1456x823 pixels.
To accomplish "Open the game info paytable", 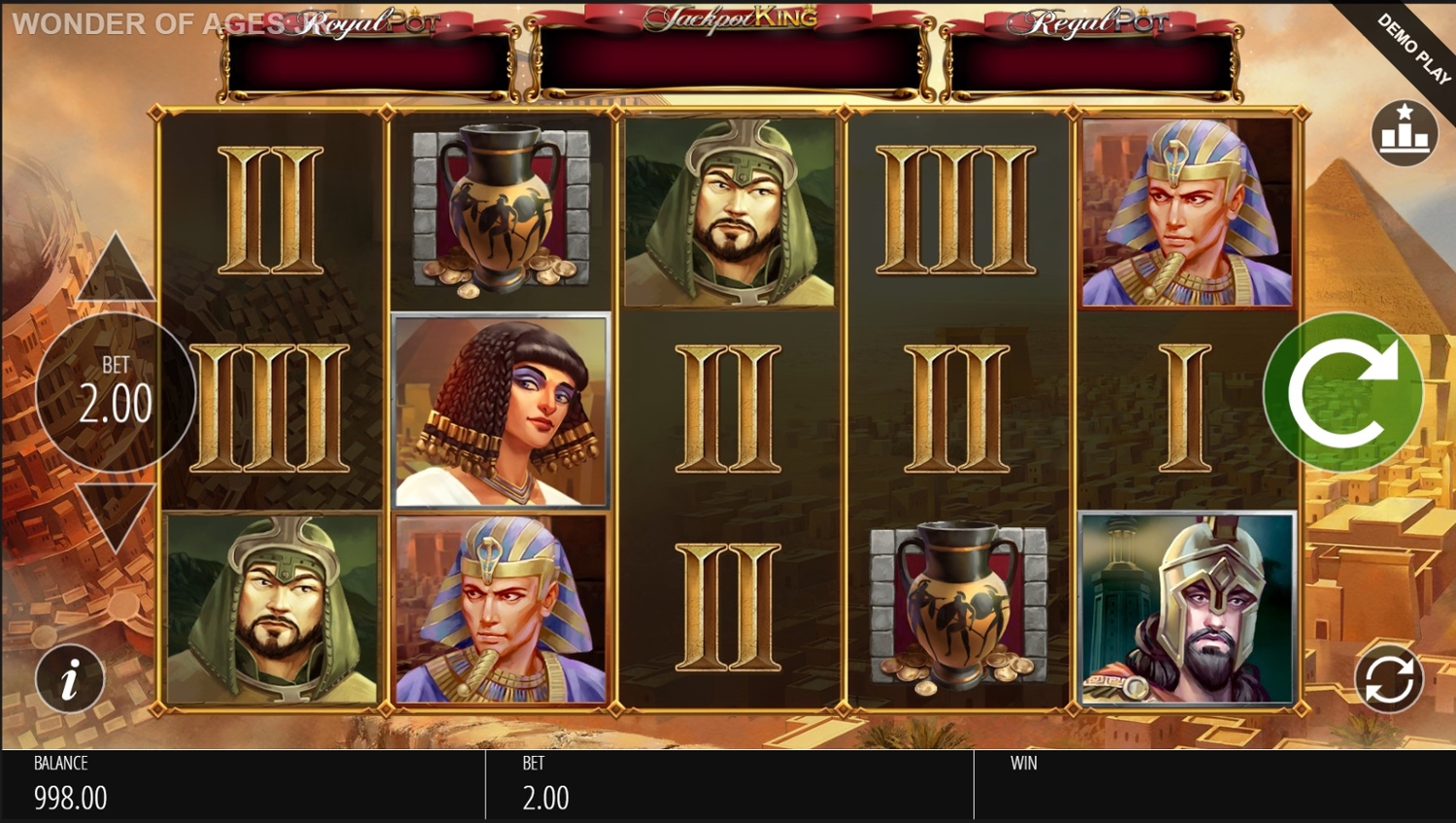I will [70, 678].
